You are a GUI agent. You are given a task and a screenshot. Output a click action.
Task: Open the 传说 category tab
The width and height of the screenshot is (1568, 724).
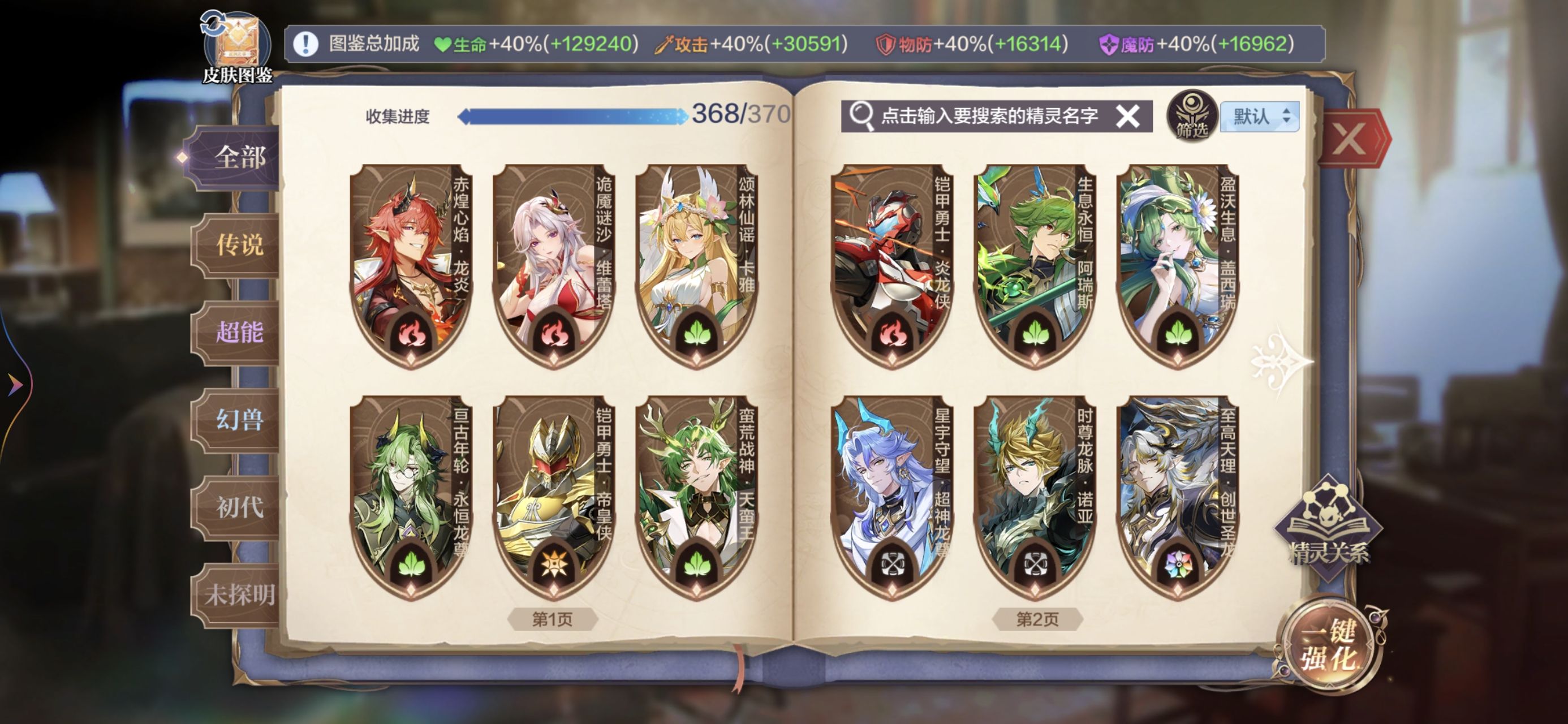point(239,245)
